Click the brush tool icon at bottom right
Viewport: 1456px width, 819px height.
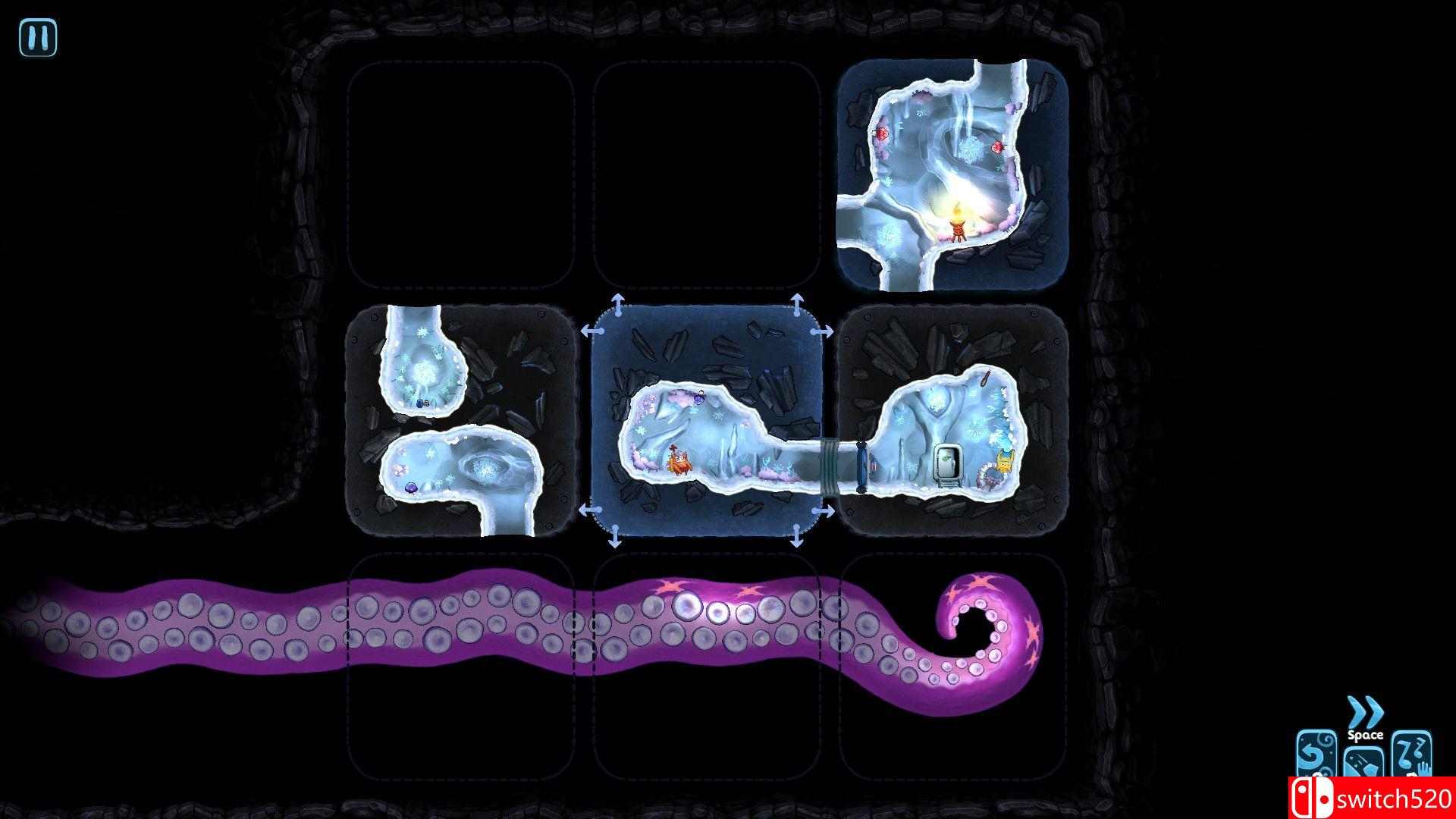[x=1365, y=762]
